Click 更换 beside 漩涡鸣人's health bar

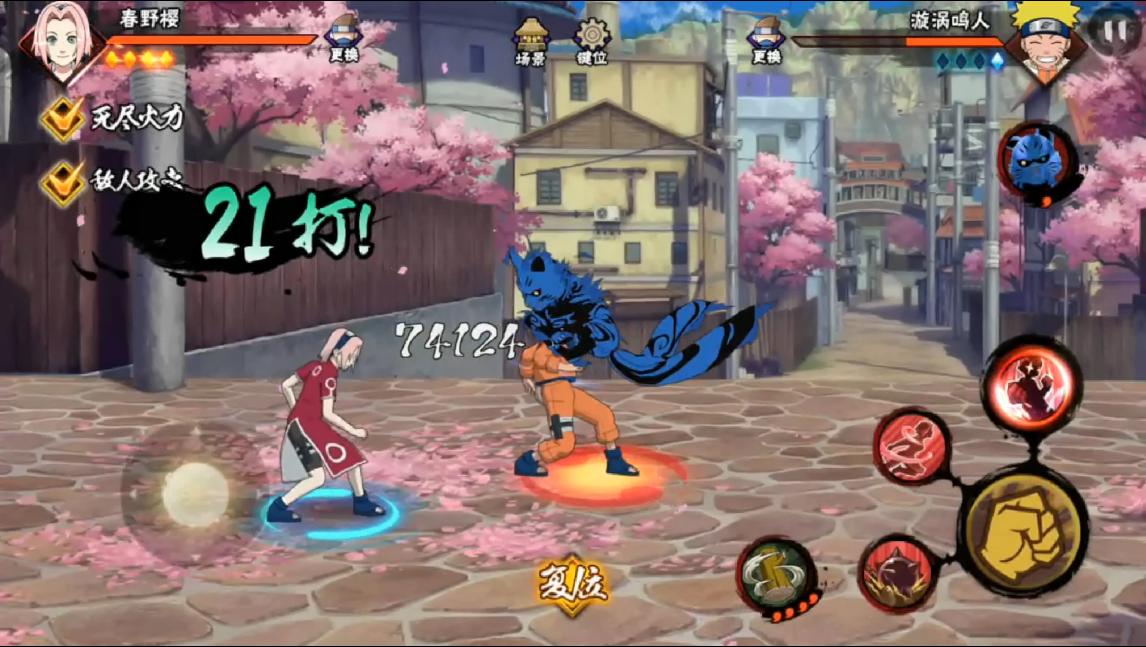(767, 40)
